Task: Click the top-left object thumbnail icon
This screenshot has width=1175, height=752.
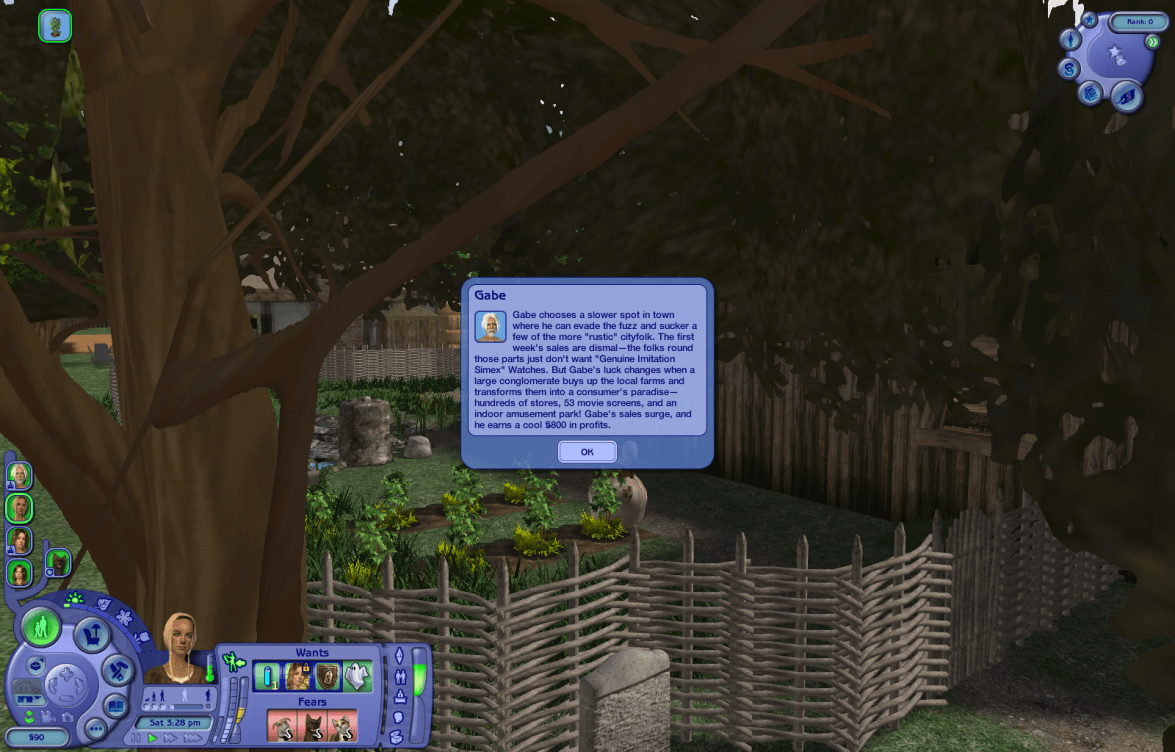Action: pyautogui.click(x=54, y=26)
